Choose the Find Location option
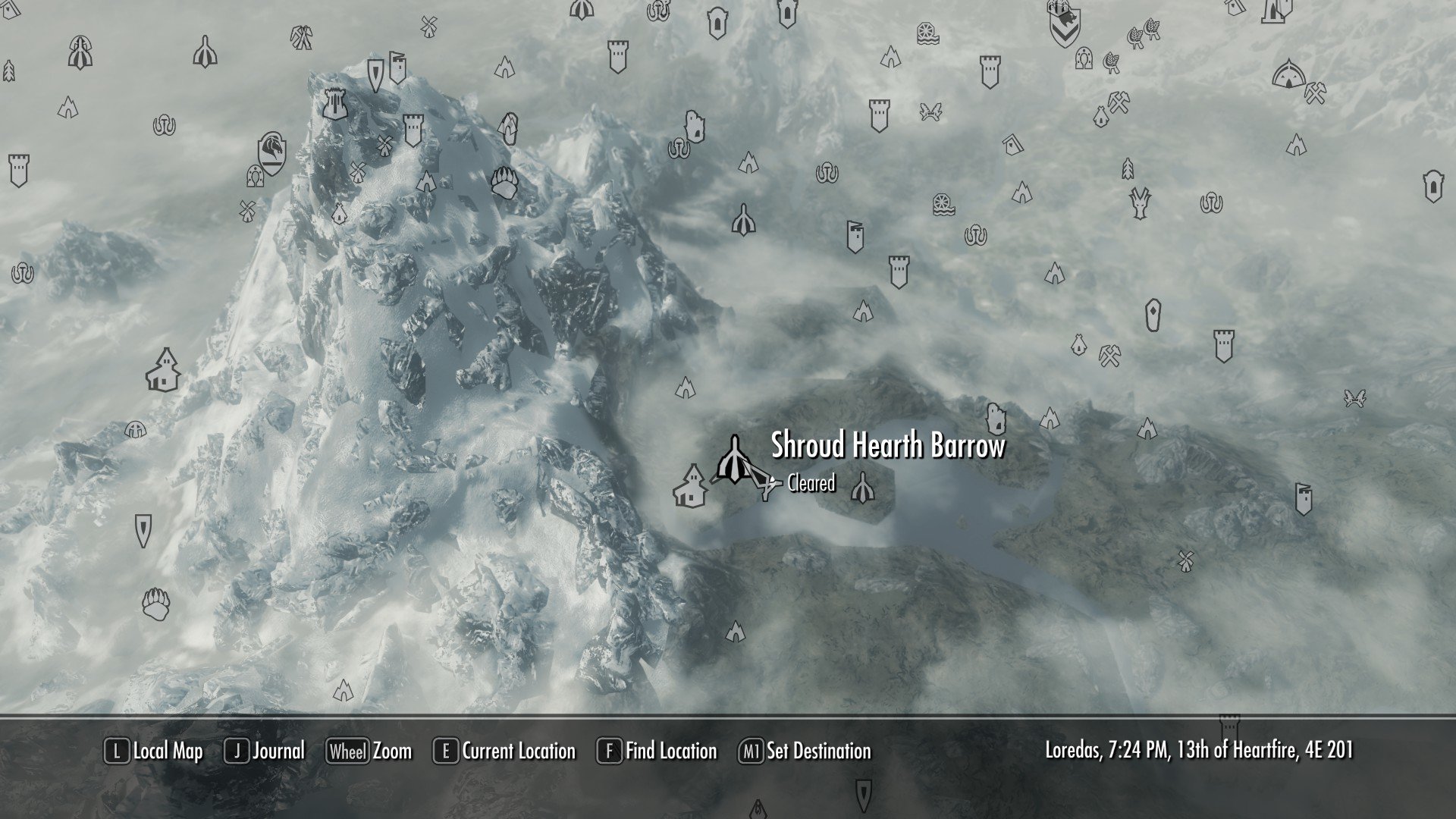1456x819 pixels. pos(657,752)
